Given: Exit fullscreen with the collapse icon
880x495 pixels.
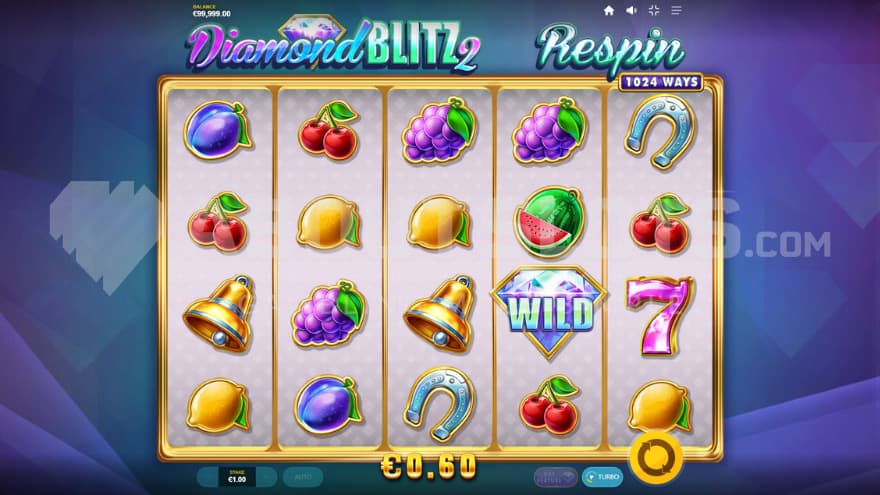Looking at the screenshot, I should tap(654, 10).
